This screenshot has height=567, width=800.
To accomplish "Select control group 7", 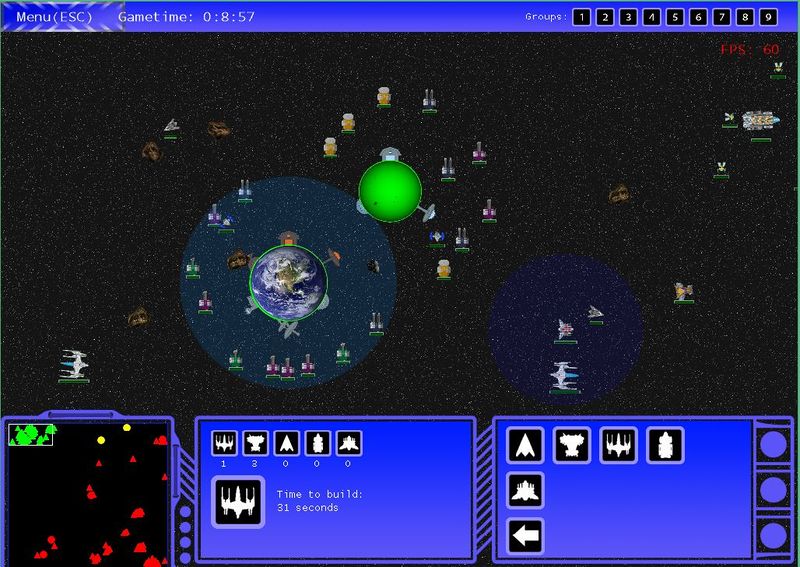I will pyautogui.click(x=722, y=17).
